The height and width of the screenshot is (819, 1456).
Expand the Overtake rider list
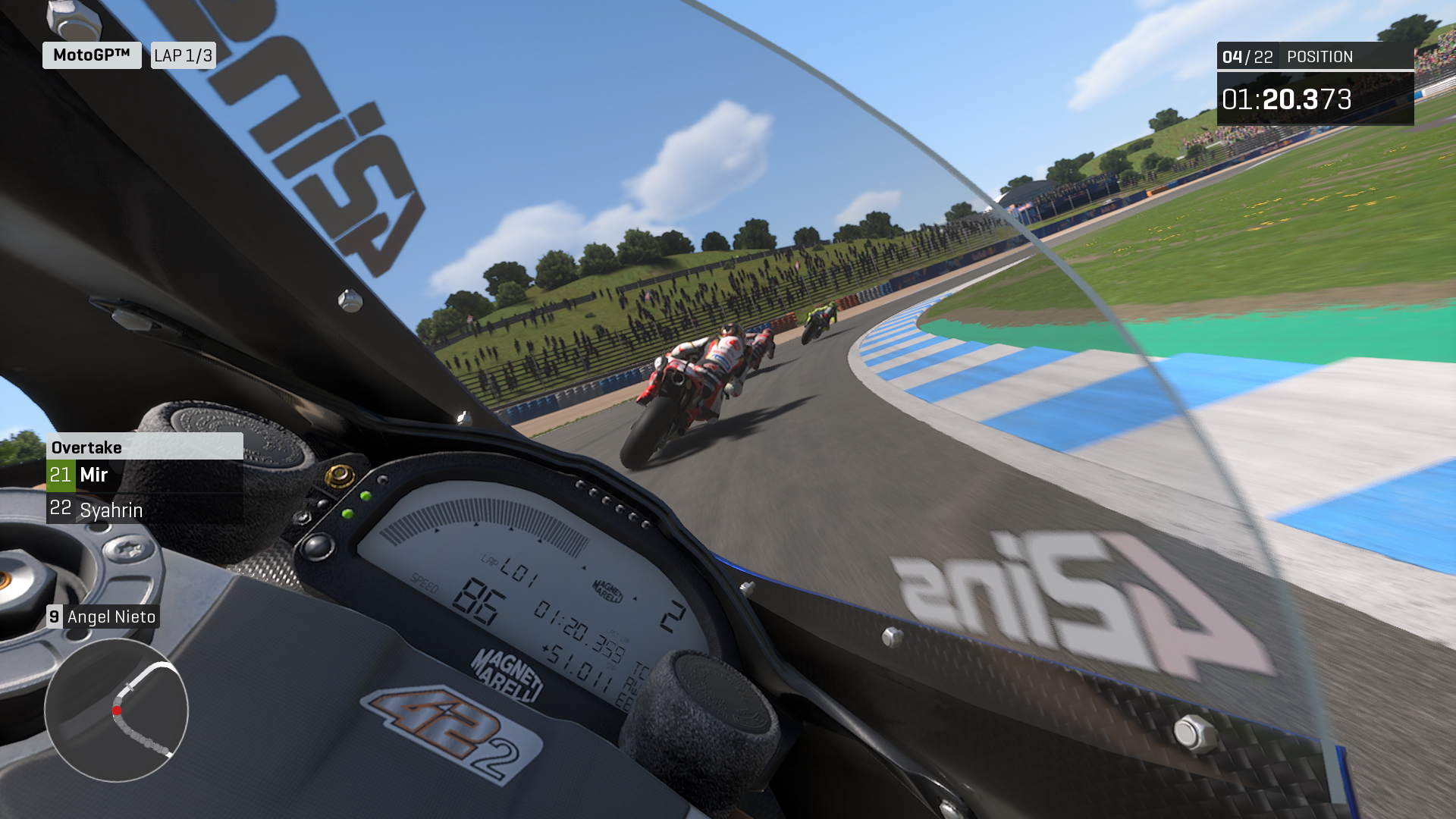point(144,493)
